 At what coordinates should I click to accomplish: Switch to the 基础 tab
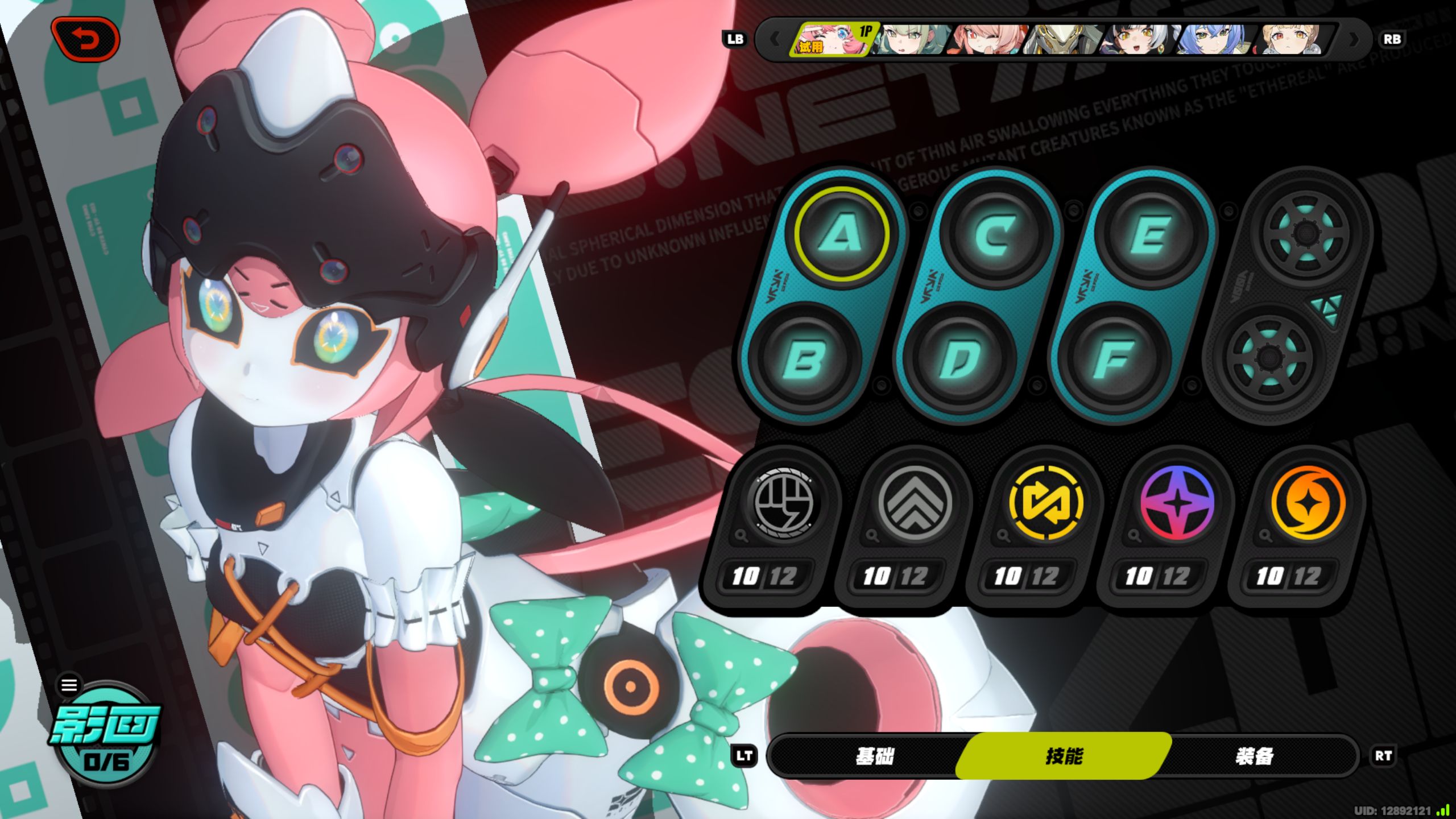[875, 756]
